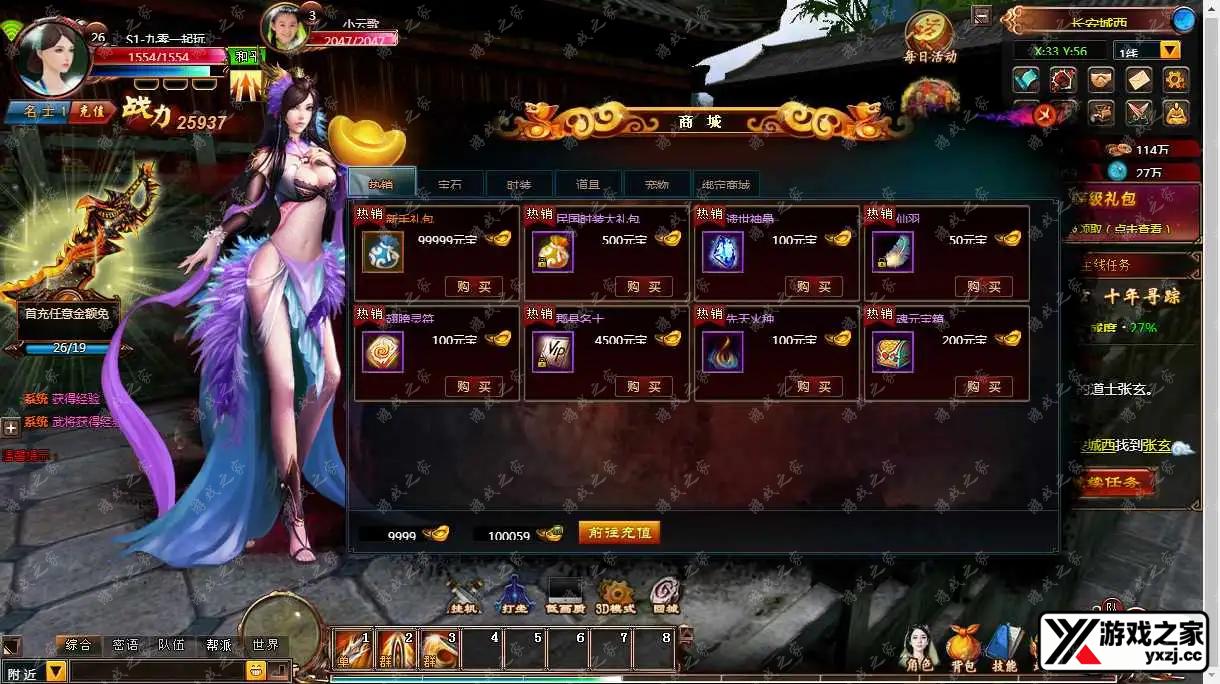Use the skill in hotbar slot 1

click(x=352, y=649)
